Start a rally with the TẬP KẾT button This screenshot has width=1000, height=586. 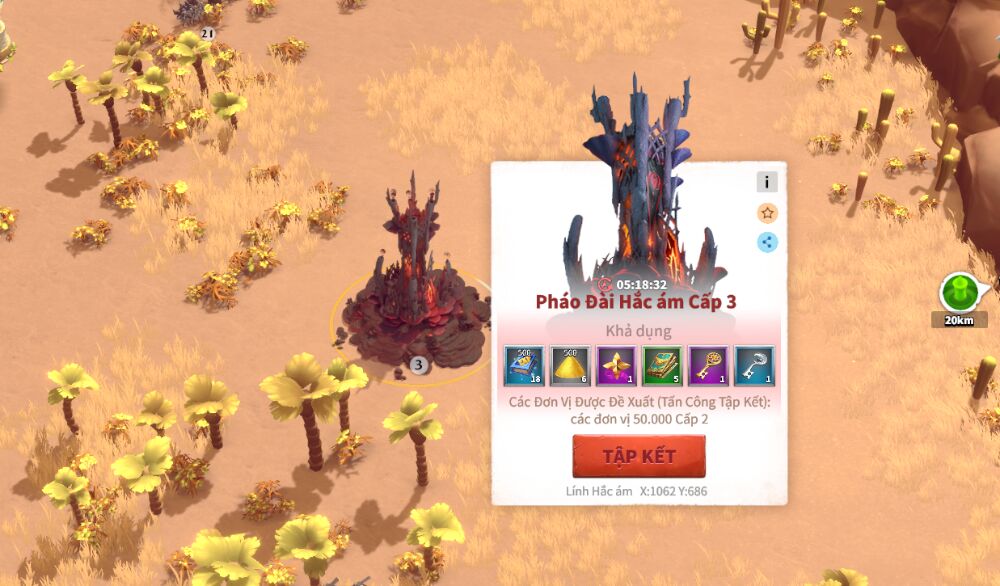pyautogui.click(x=638, y=456)
